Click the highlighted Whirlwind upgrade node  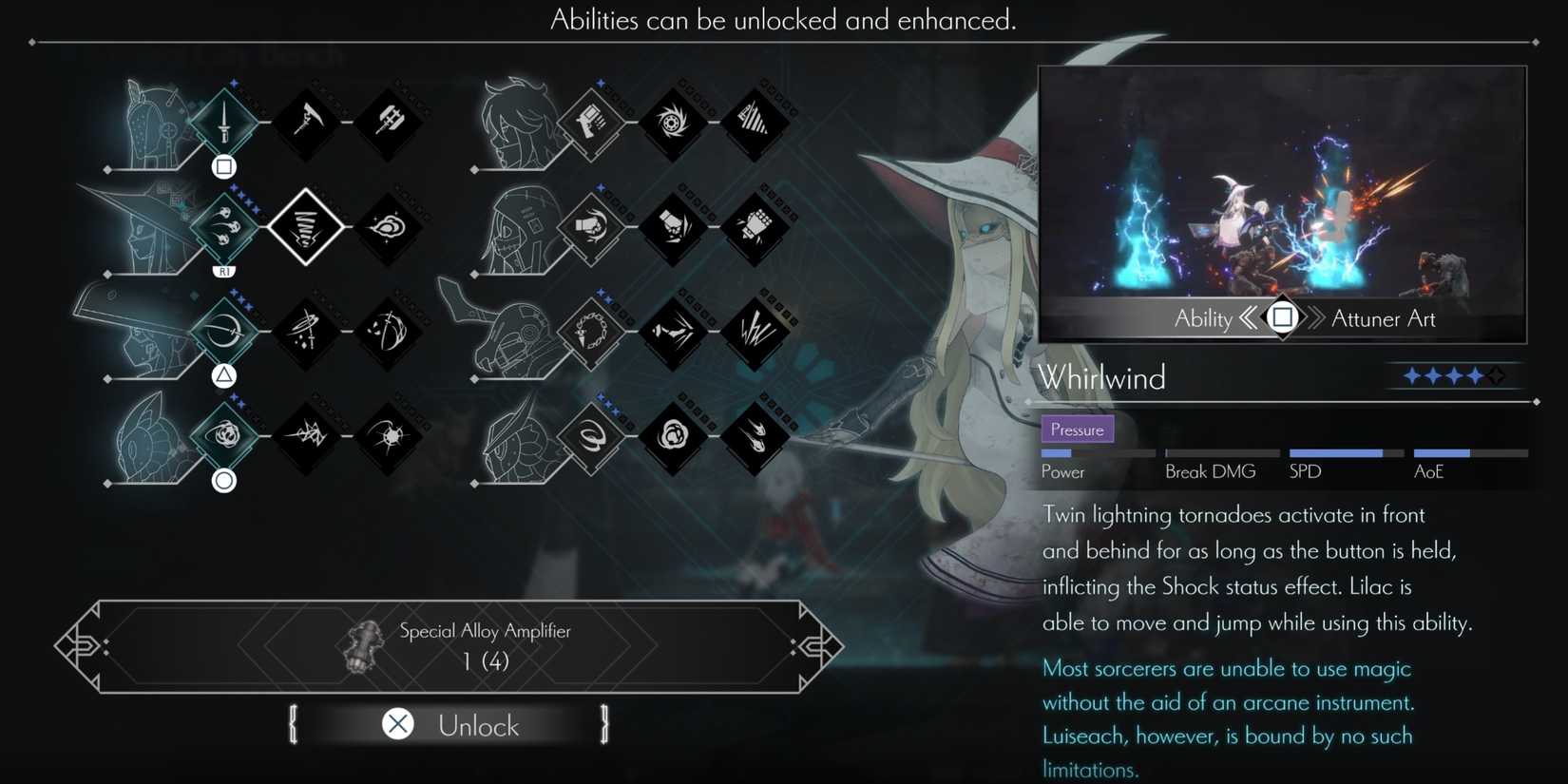(306, 228)
